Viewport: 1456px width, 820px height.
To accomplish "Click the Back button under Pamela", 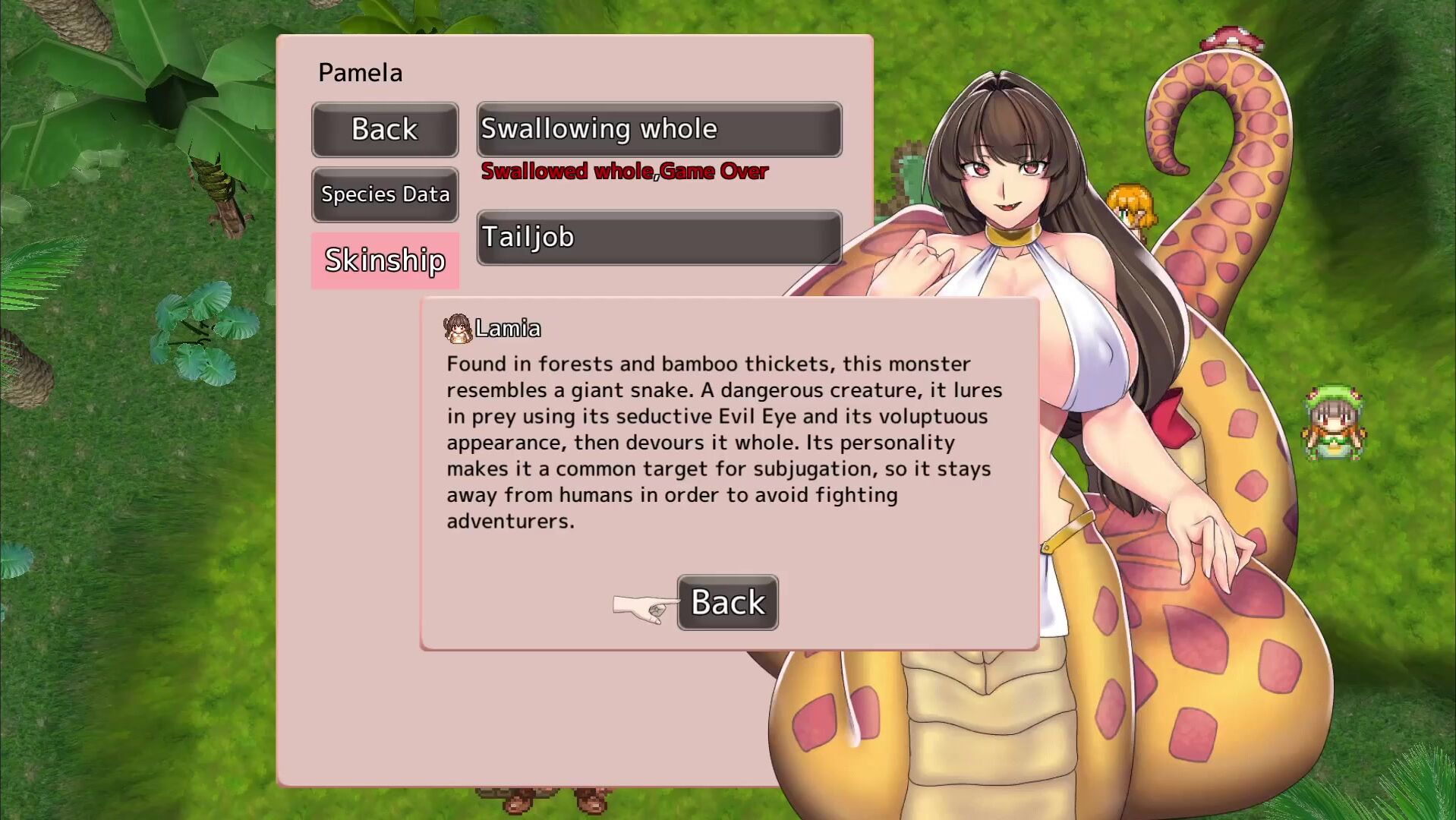I will 385,130.
